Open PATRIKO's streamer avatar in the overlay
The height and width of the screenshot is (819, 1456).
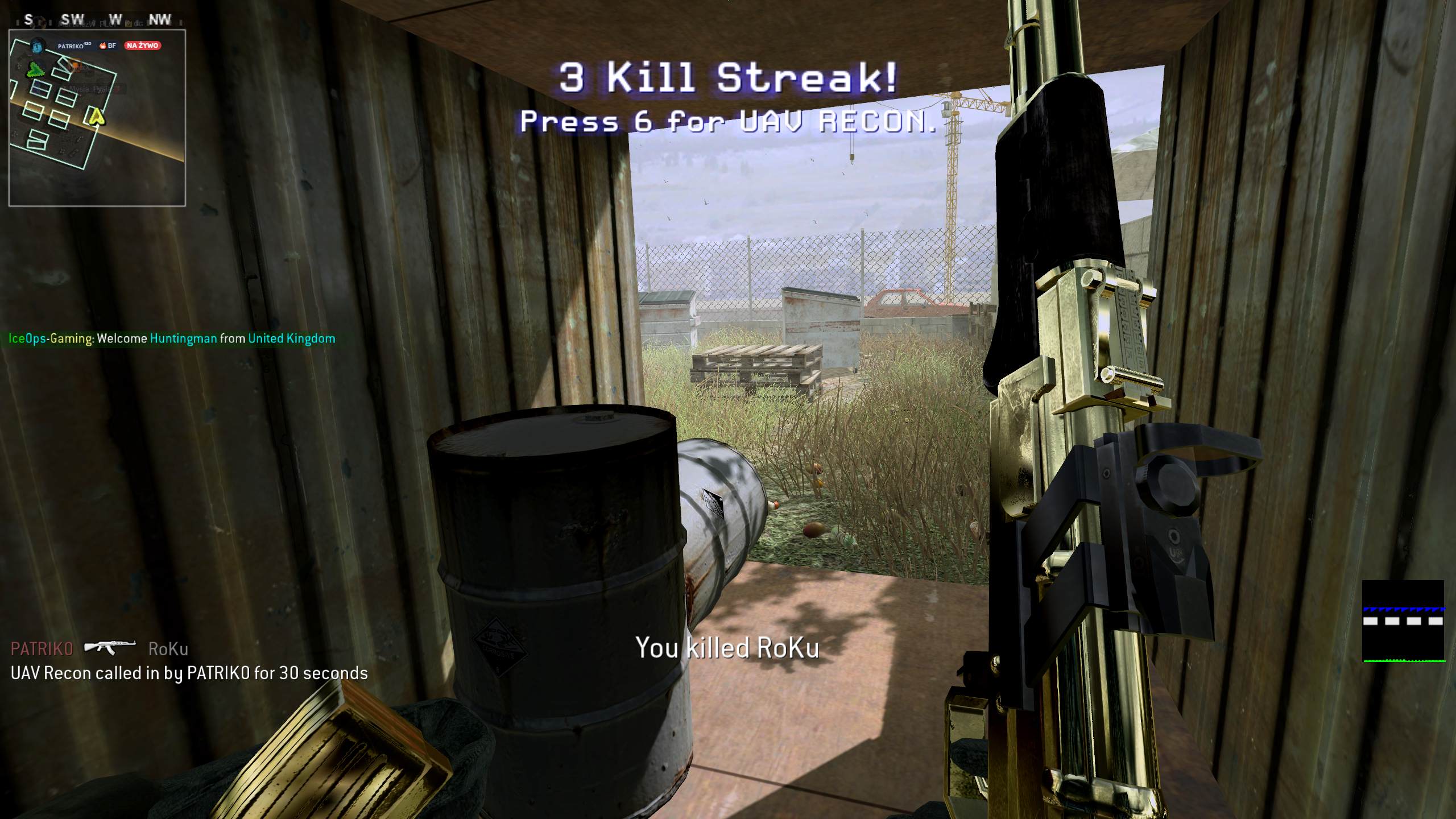[x=38, y=45]
